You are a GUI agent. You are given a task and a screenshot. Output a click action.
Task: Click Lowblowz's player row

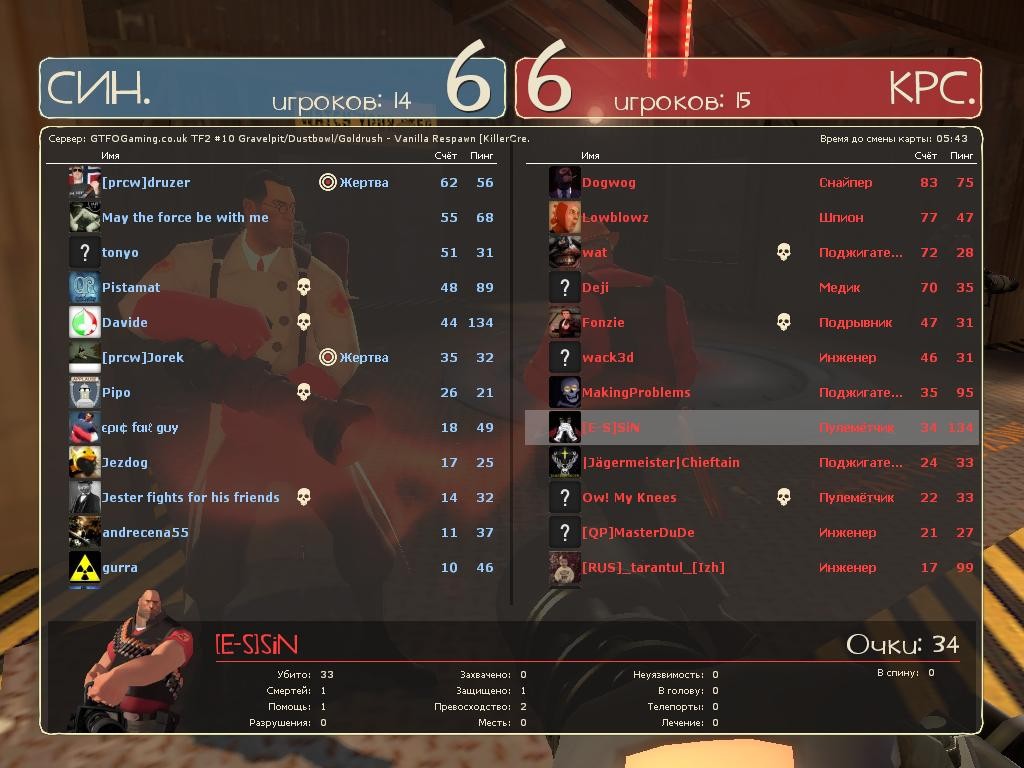(x=615, y=218)
